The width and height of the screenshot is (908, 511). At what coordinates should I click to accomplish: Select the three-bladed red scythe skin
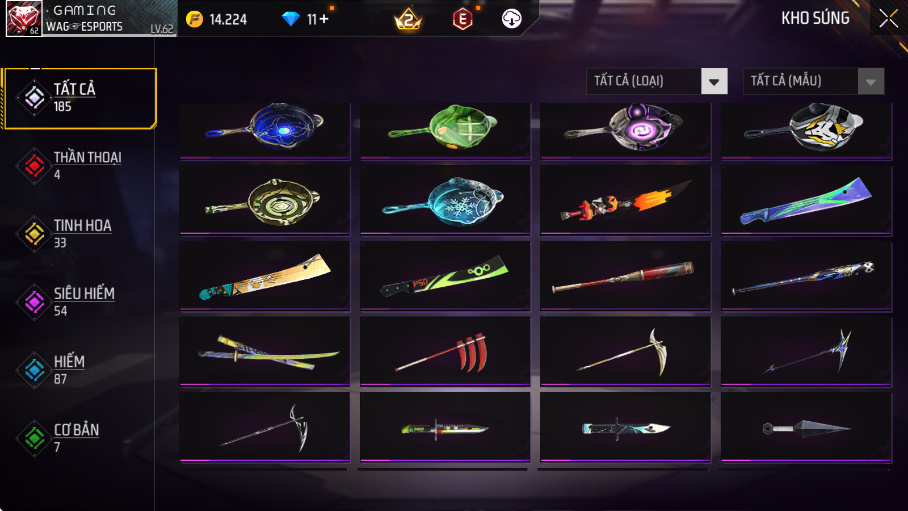(x=445, y=350)
